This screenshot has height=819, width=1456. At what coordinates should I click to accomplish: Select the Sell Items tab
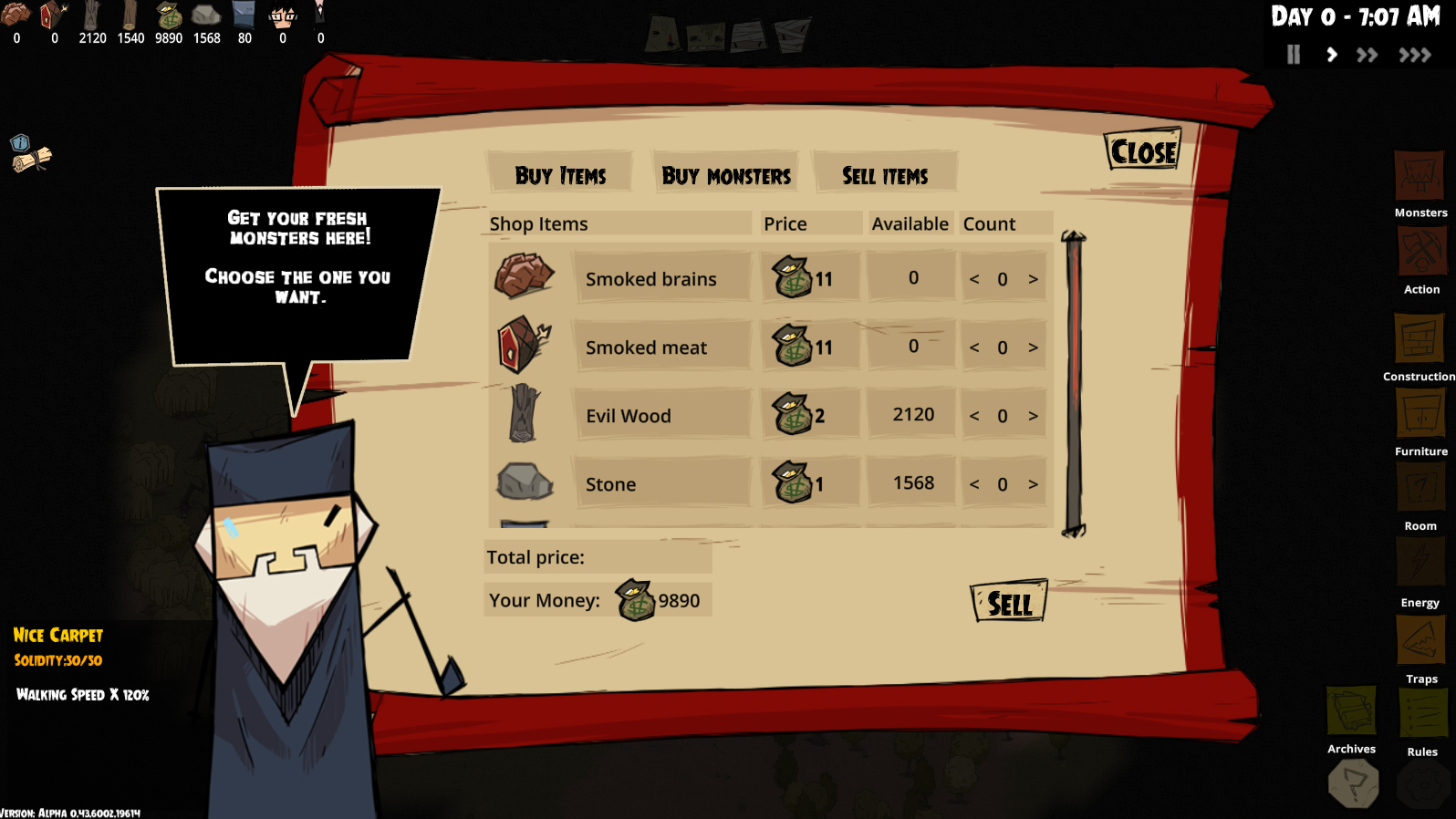pyautogui.click(x=884, y=174)
